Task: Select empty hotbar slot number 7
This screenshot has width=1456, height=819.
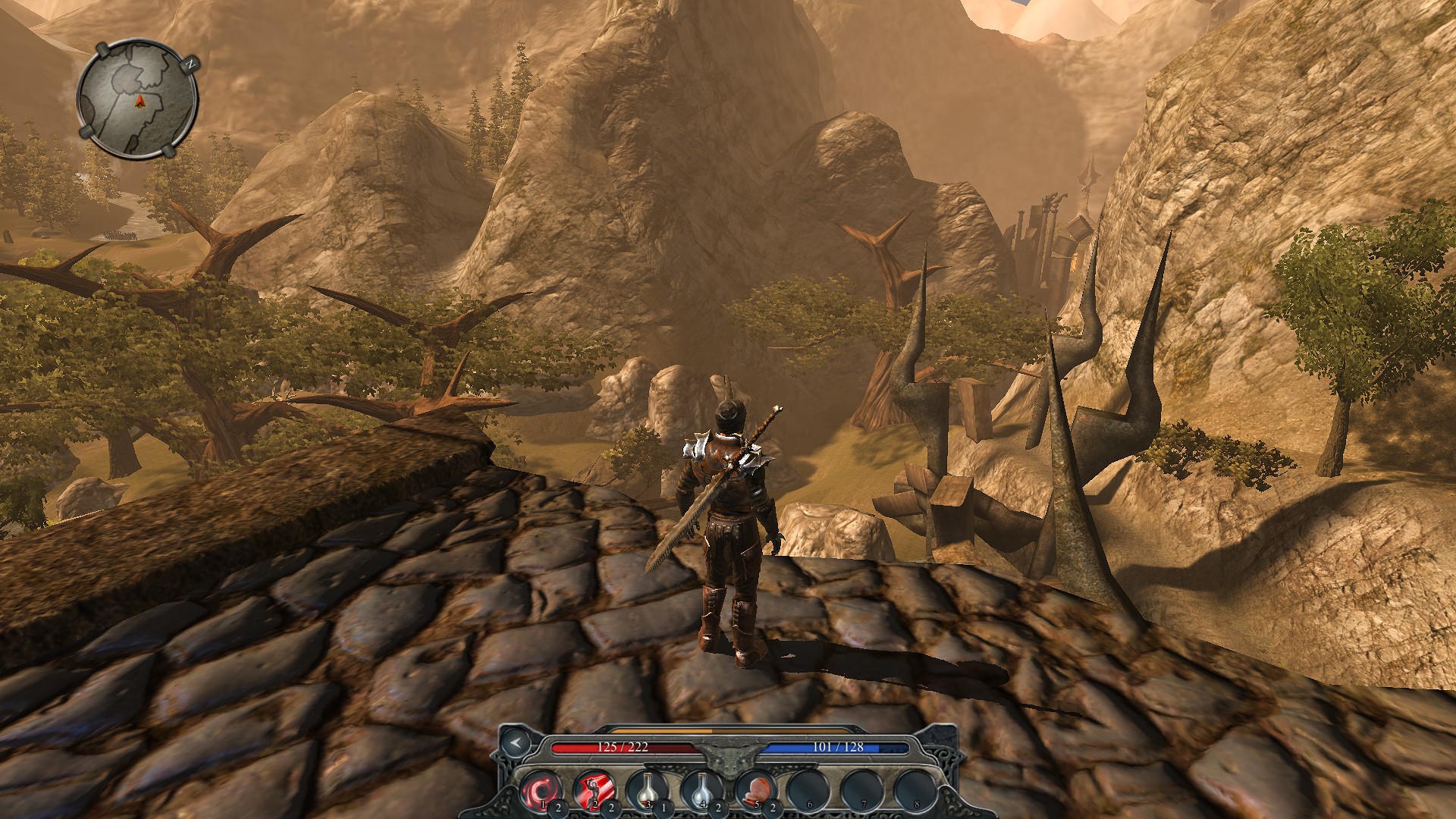Action: pos(862,789)
